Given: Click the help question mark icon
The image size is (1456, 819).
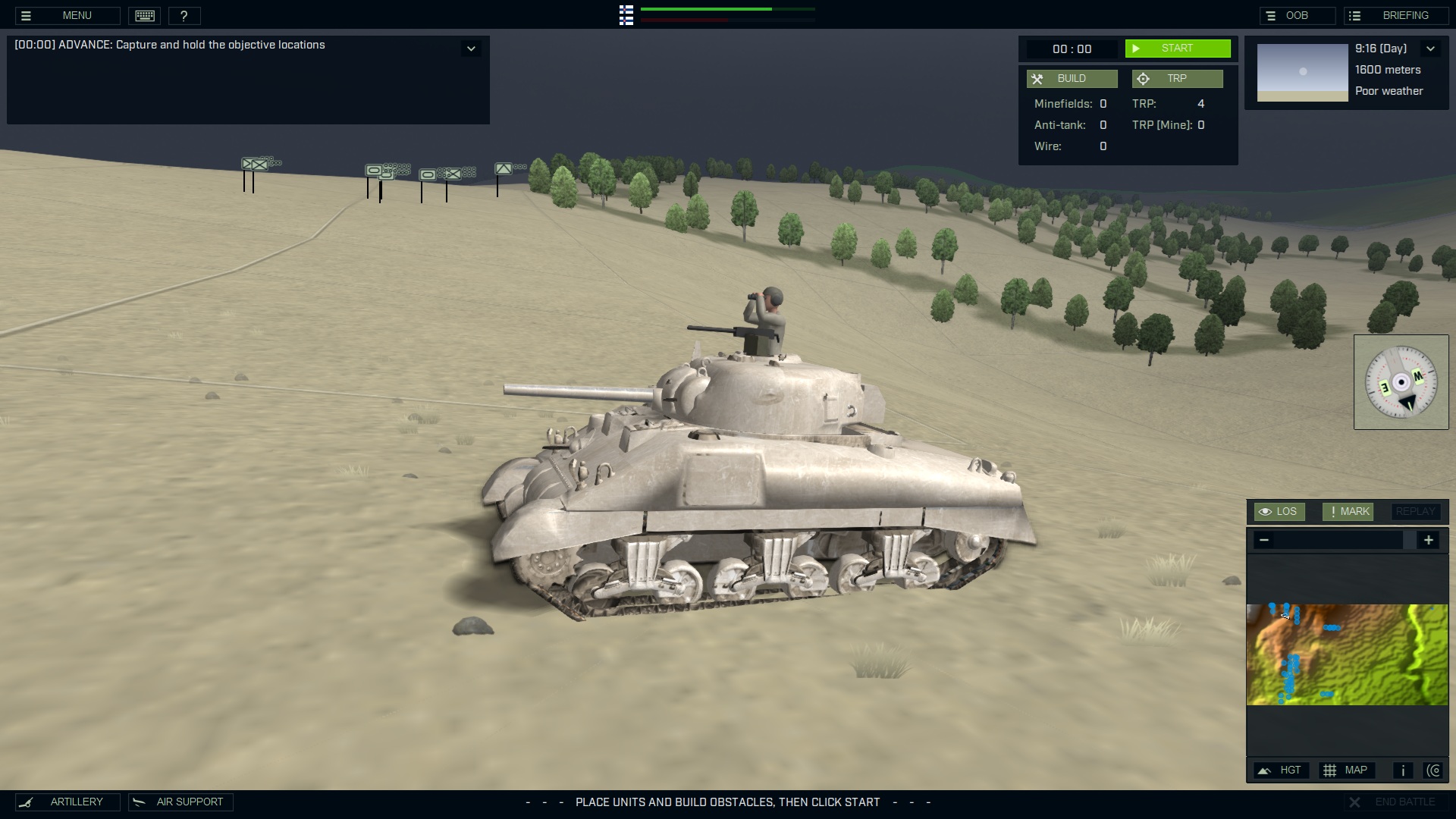Looking at the screenshot, I should (185, 15).
